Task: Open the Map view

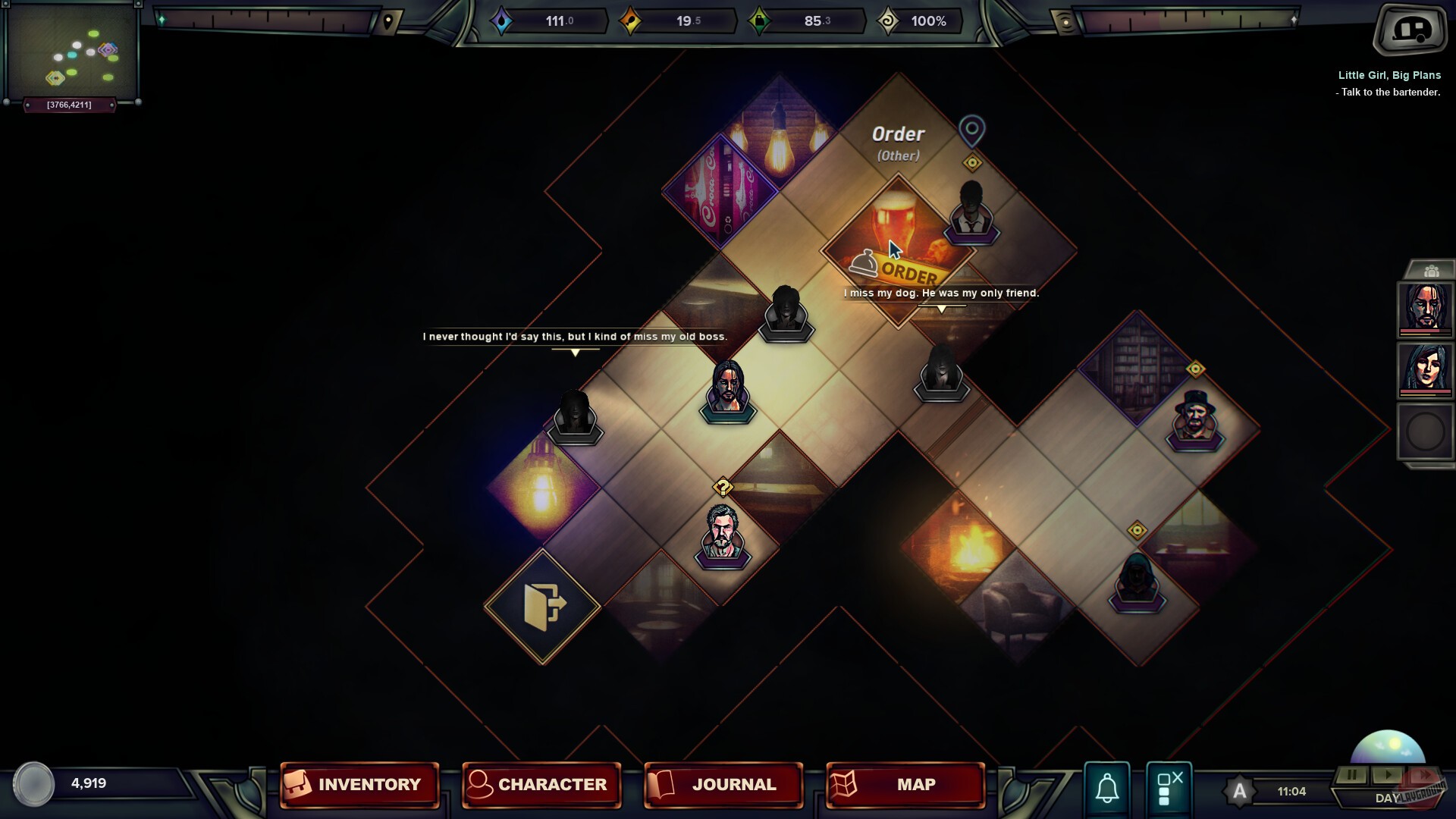Action: 904,785
